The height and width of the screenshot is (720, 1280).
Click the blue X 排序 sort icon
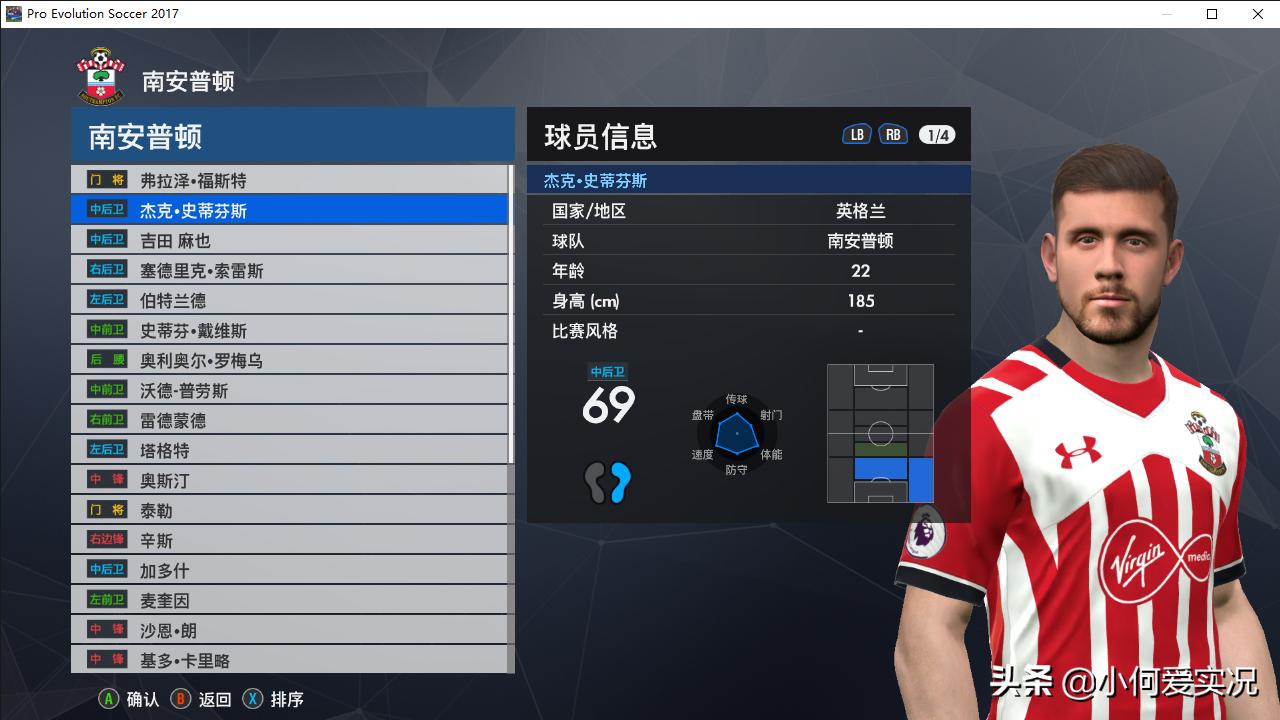point(251,700)
